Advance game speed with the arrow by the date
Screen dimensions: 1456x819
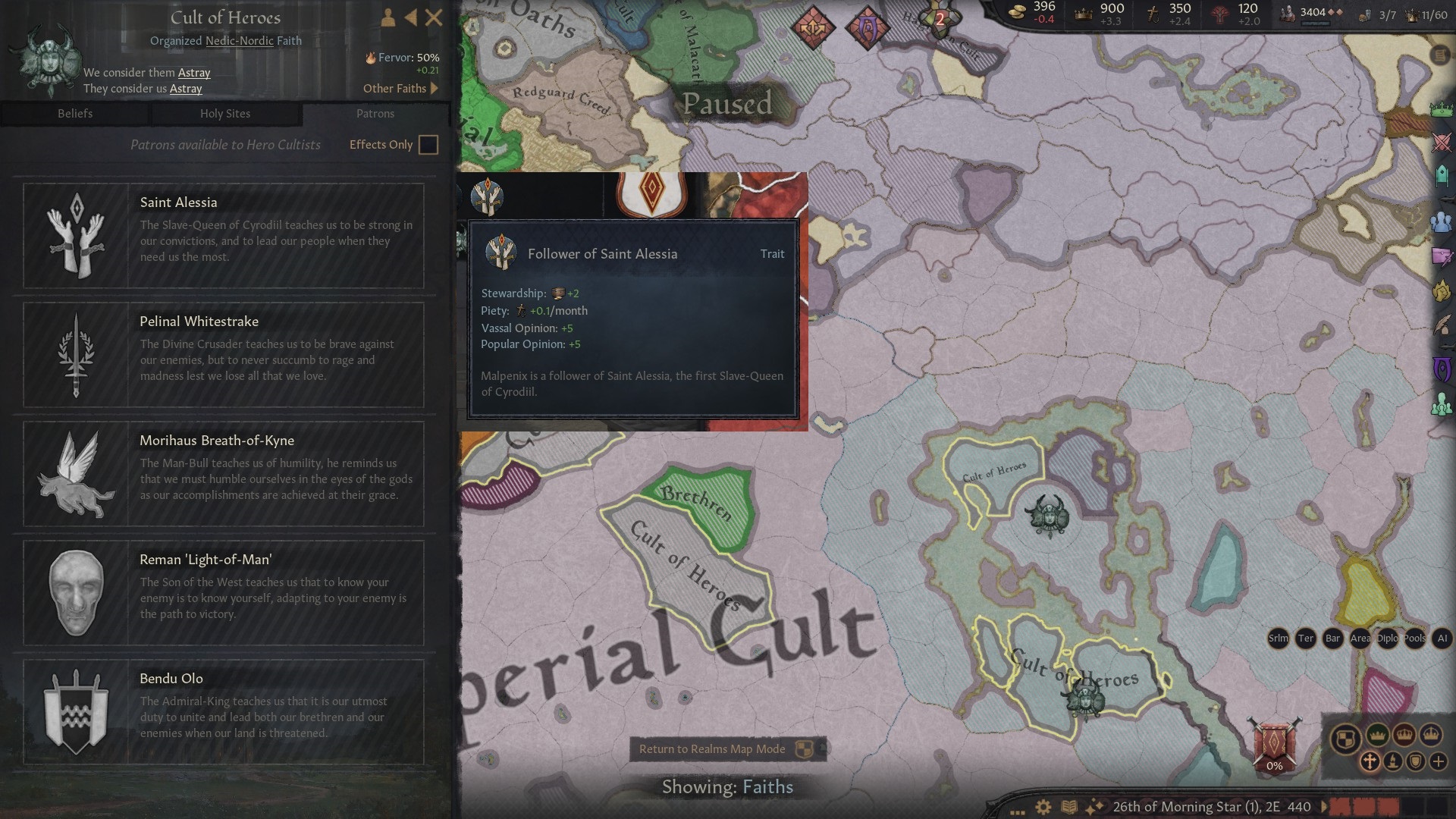pyautogui.click(x=1324, y=806)
